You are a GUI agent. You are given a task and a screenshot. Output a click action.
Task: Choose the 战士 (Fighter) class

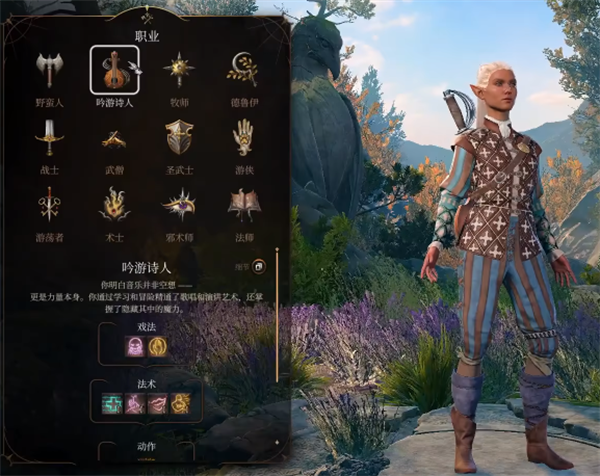tap(49, 137)
